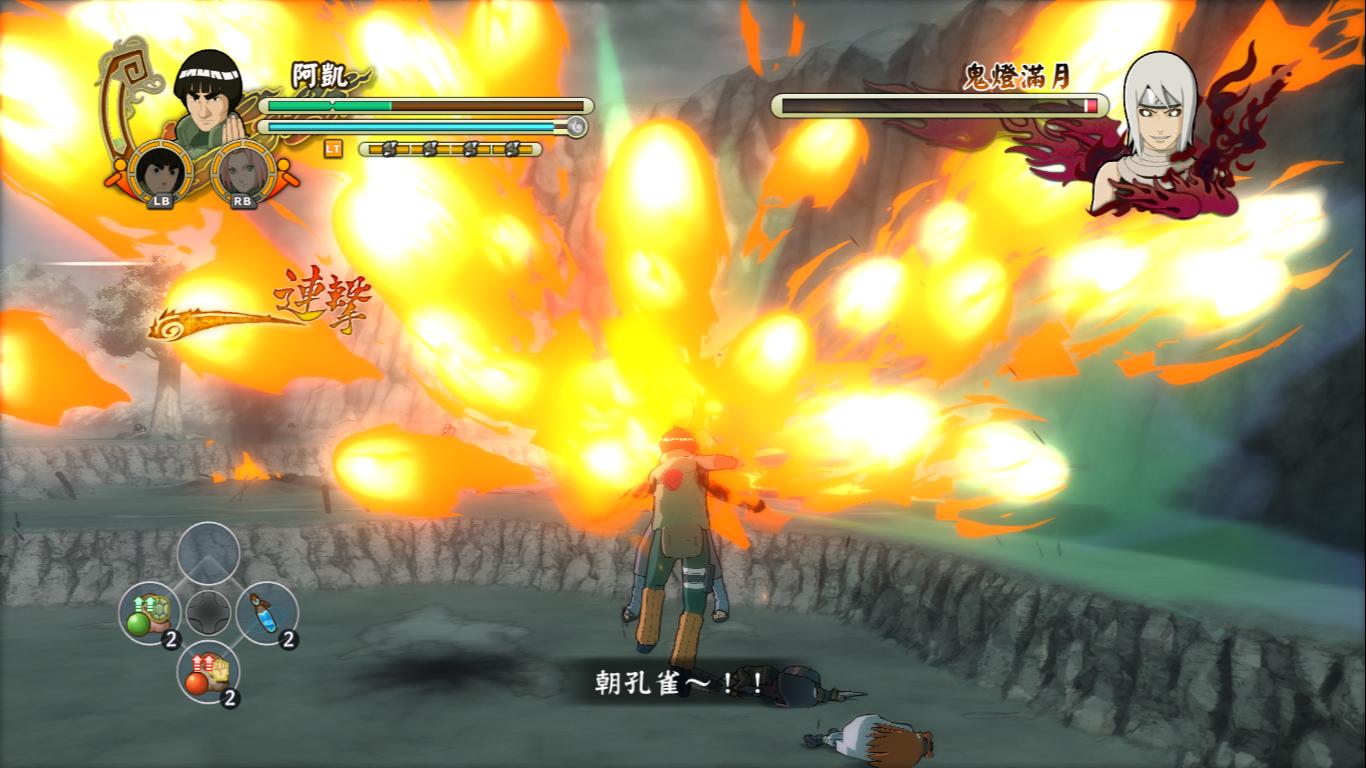Use the green turtle-shell defense boost item

point(151,614)
